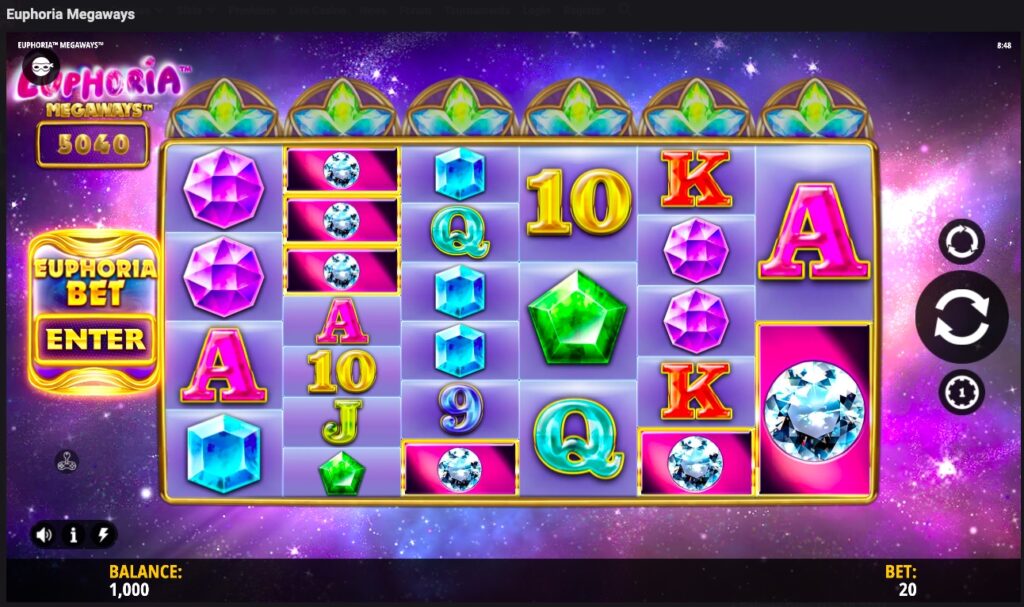This screenshot has width=1024, height=607.
Task: Click the round avatar icon over the logo
Action: pos(41,67)
